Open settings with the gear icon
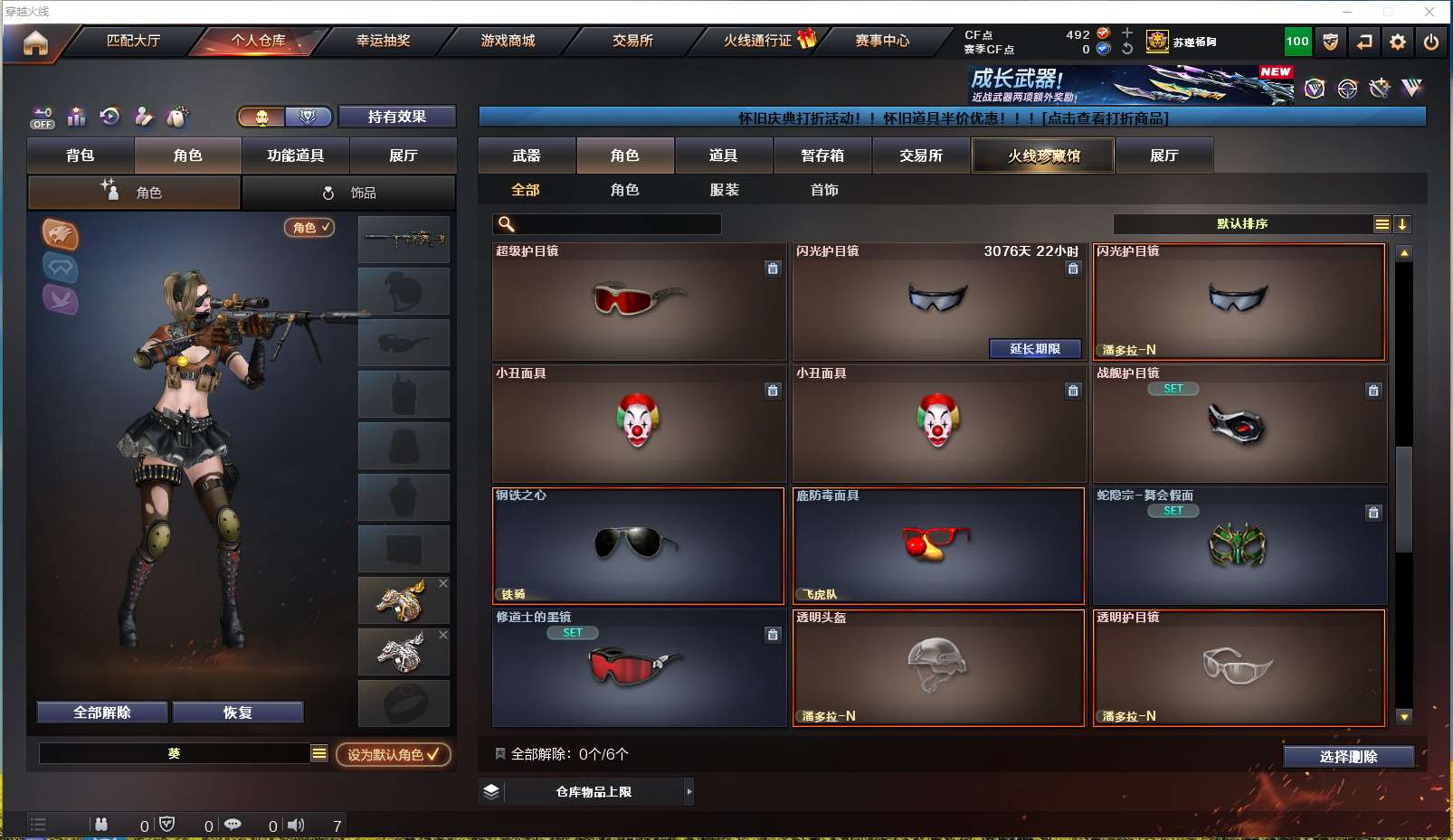This screenshot has width=1453, height=840. coord(1398,42)
